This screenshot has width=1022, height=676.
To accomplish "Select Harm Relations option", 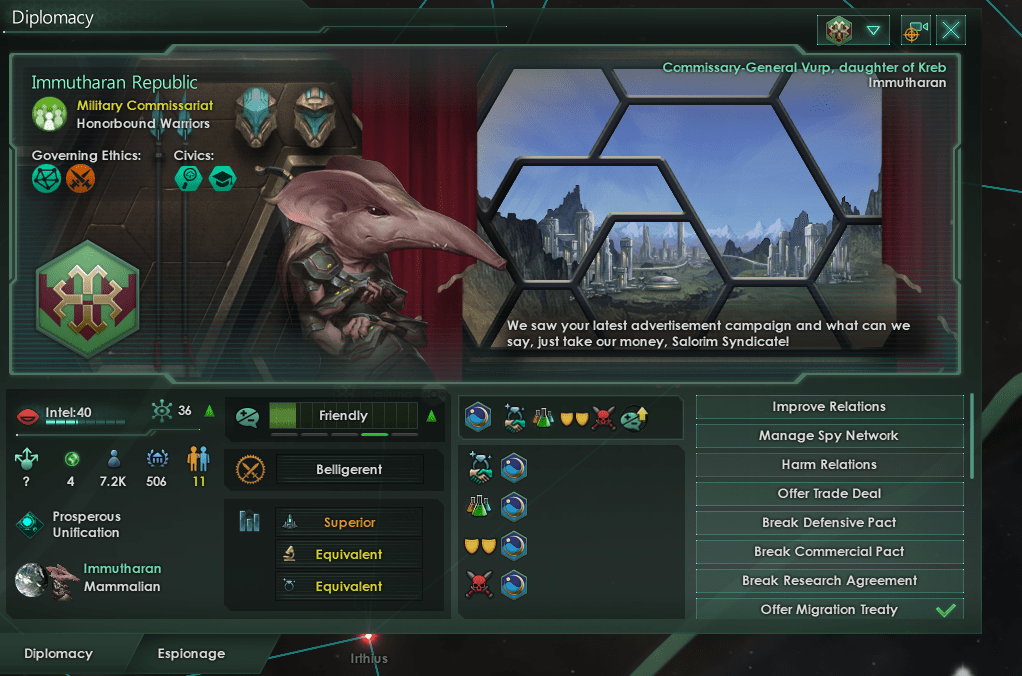I will 829,465.
